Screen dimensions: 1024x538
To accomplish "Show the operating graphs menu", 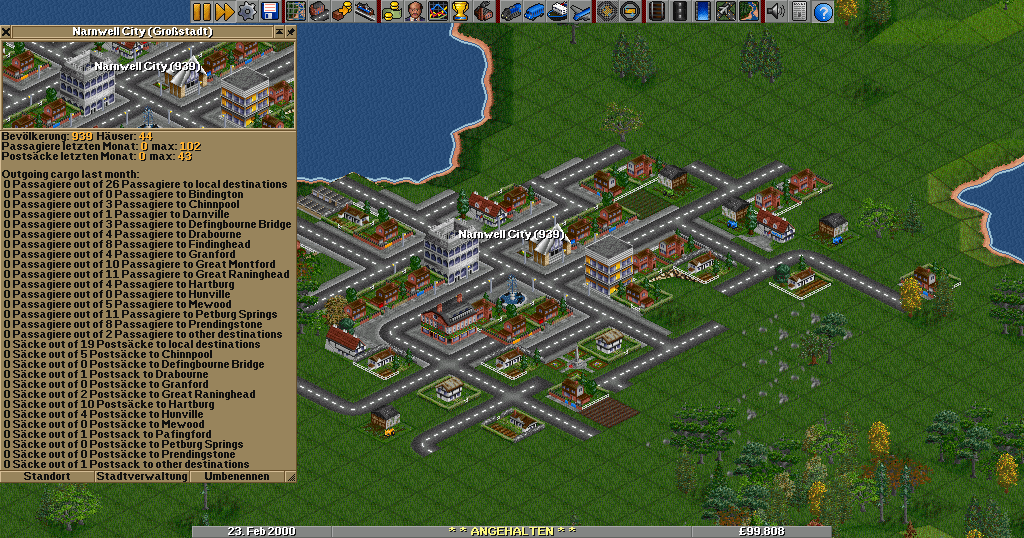I will pyautogui.click(x=438, y=12).
